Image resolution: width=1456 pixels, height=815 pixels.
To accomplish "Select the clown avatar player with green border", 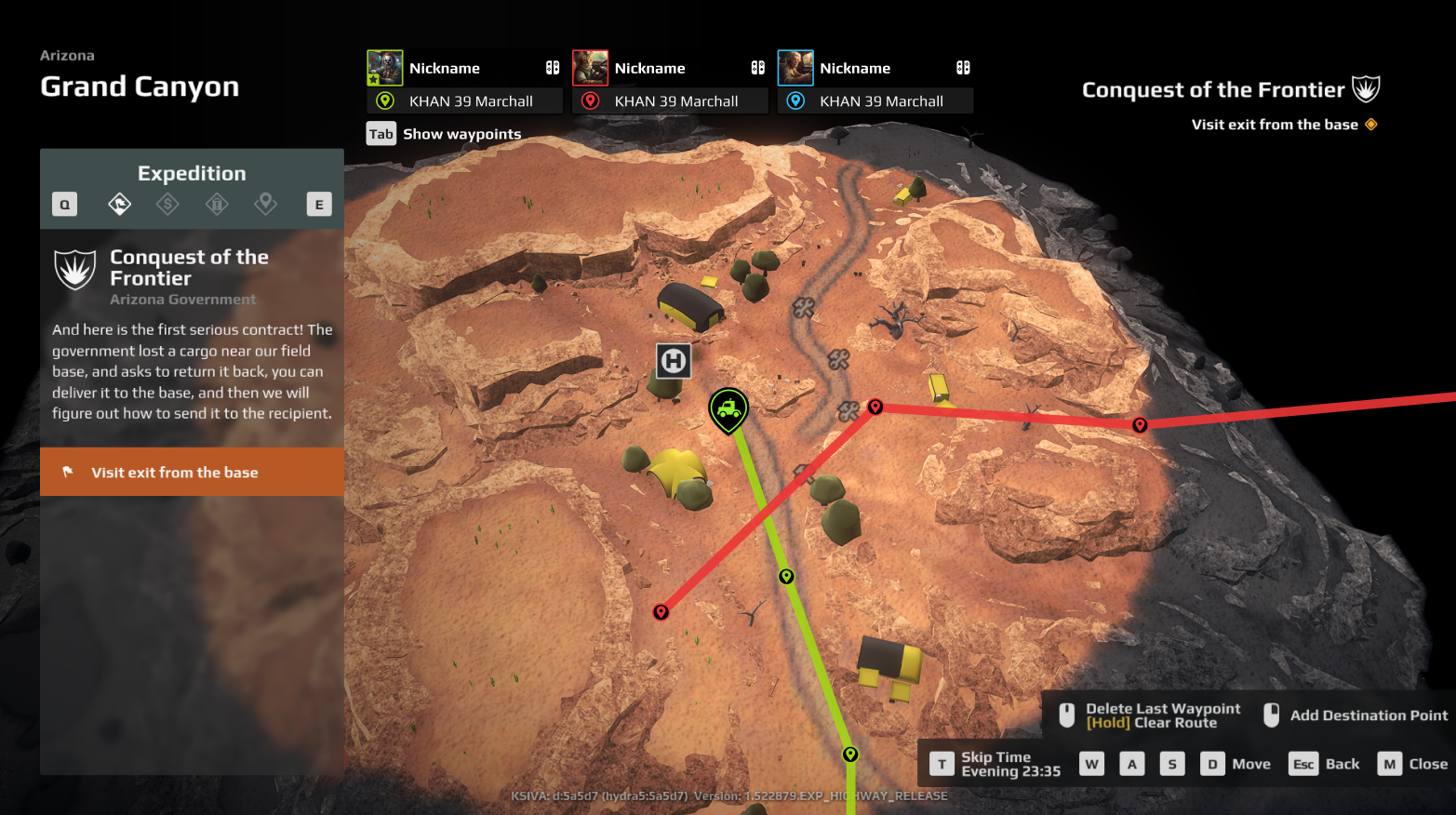I will [x=384, y=68].
